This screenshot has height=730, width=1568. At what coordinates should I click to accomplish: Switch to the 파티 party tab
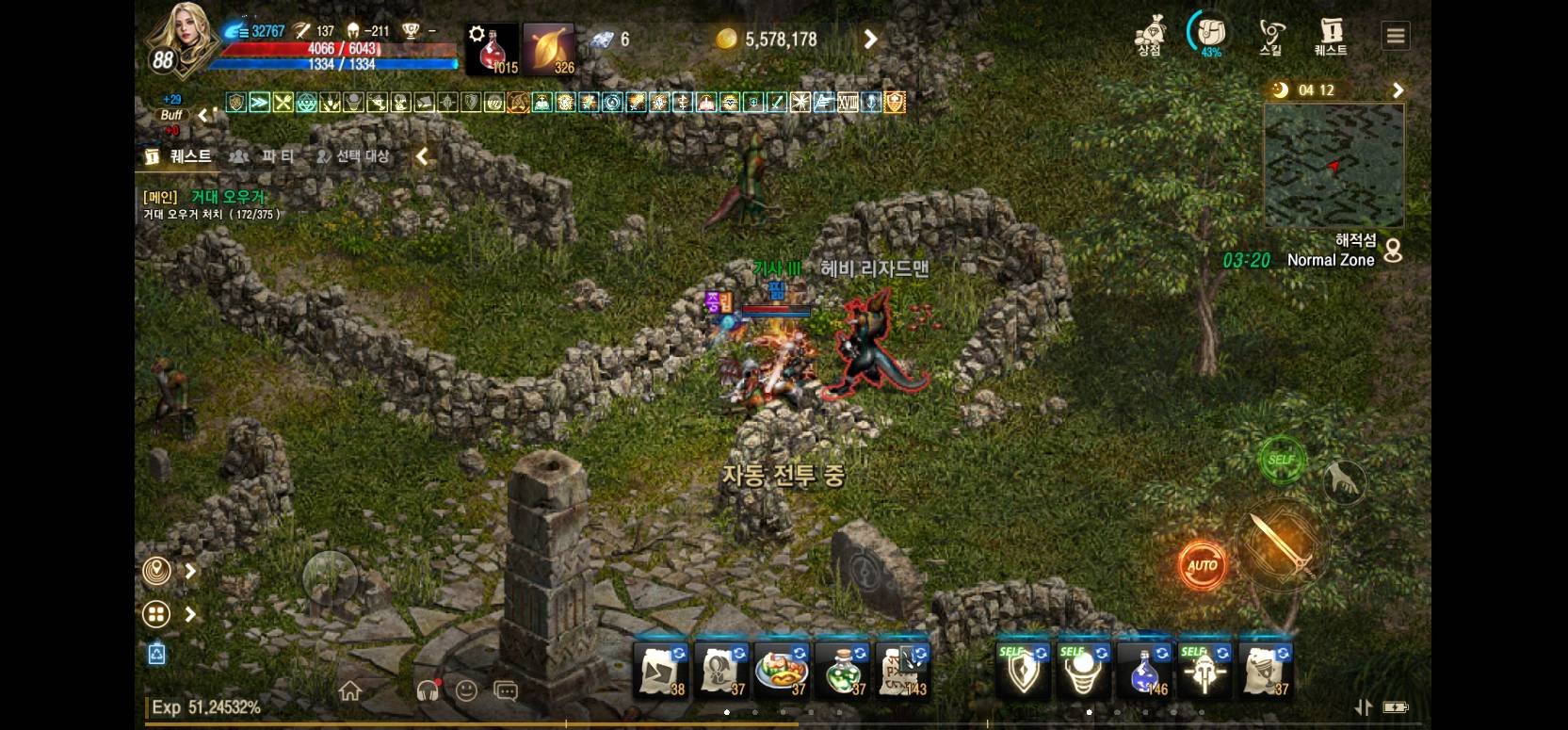coord(266,156)
